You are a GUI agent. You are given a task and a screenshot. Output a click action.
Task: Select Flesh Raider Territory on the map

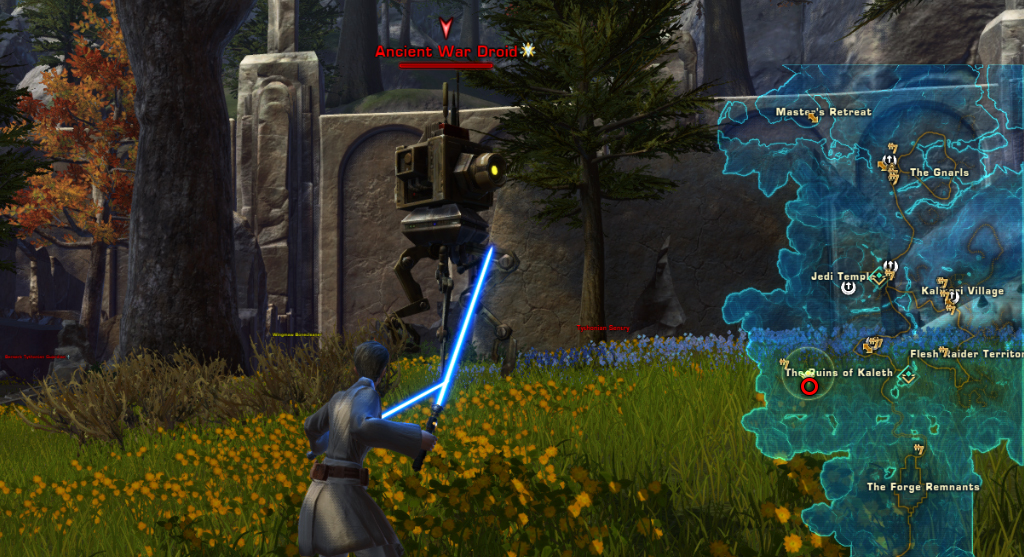[x=966, y=354]
